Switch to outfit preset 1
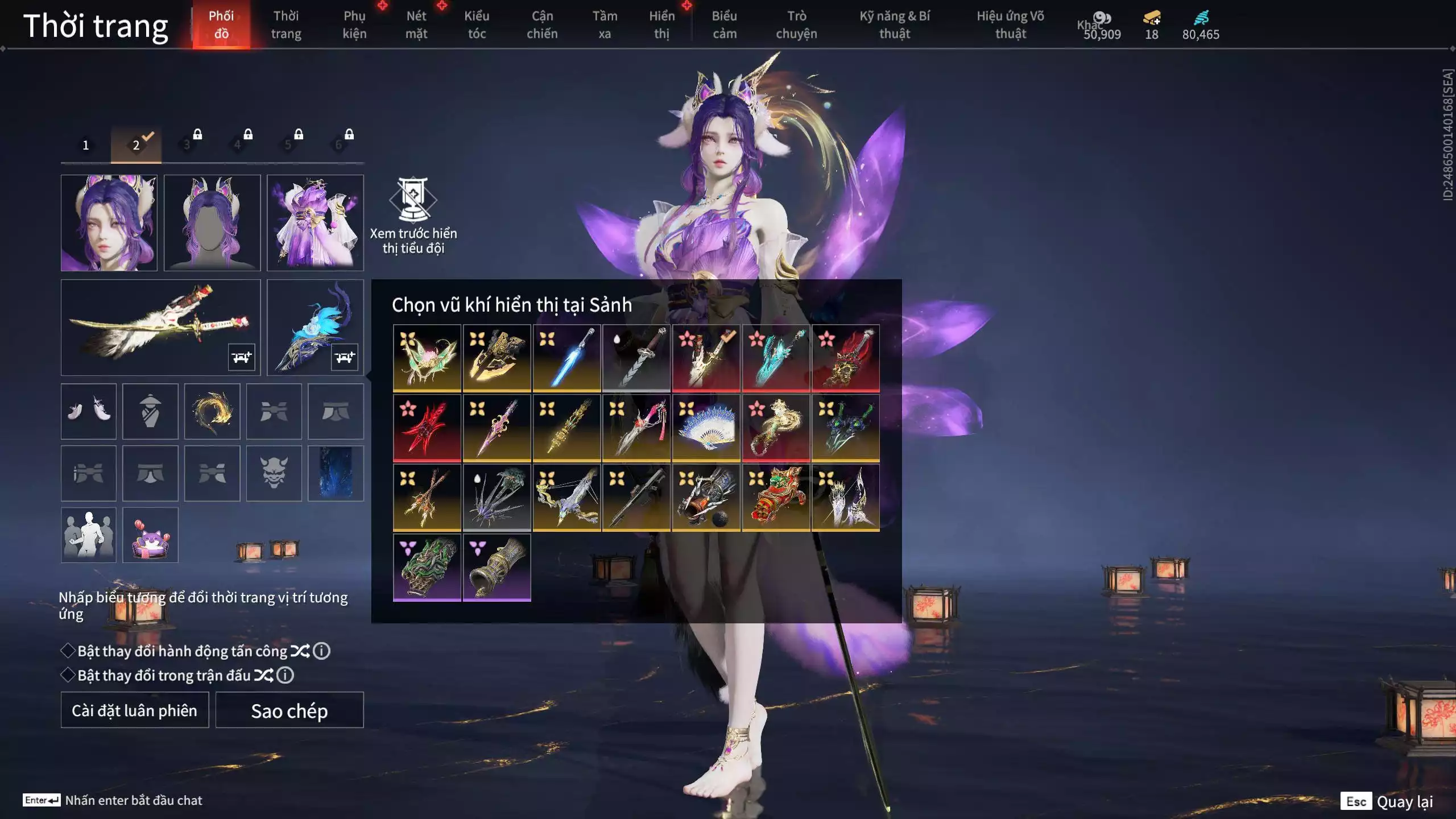Viewport: 1456px width, 819px height. click(x=86, y=145)
